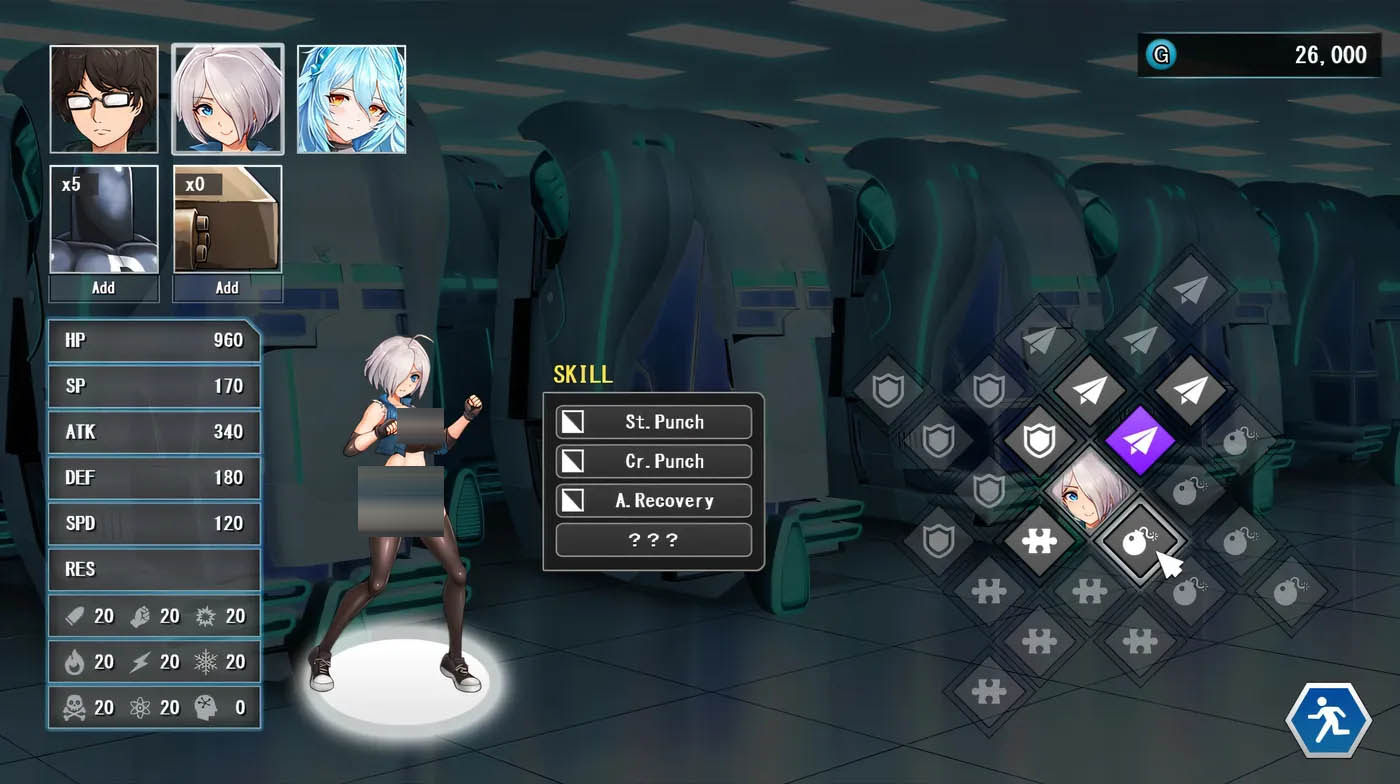Select the bright puzzle piece skill node
The image size is (1400, 784).
(x=1039, y=542)
